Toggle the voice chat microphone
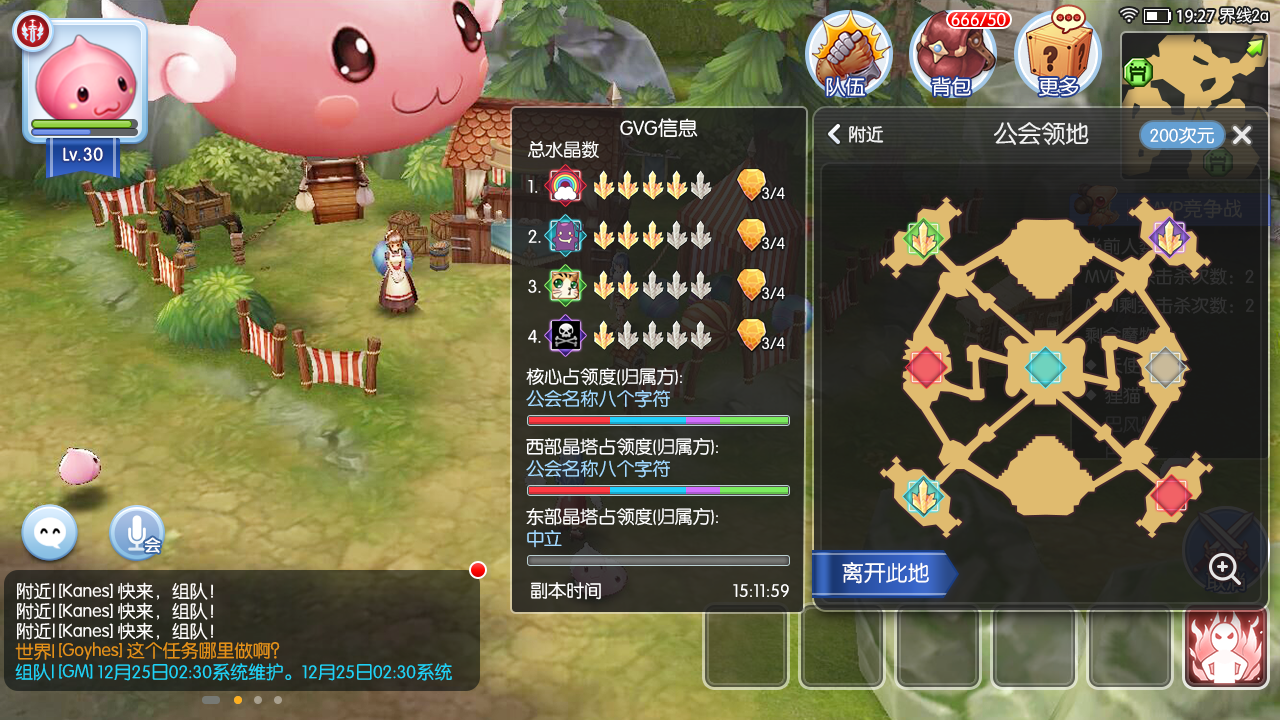The width and height of the screenshot is (1280, 720). point(136,533)
